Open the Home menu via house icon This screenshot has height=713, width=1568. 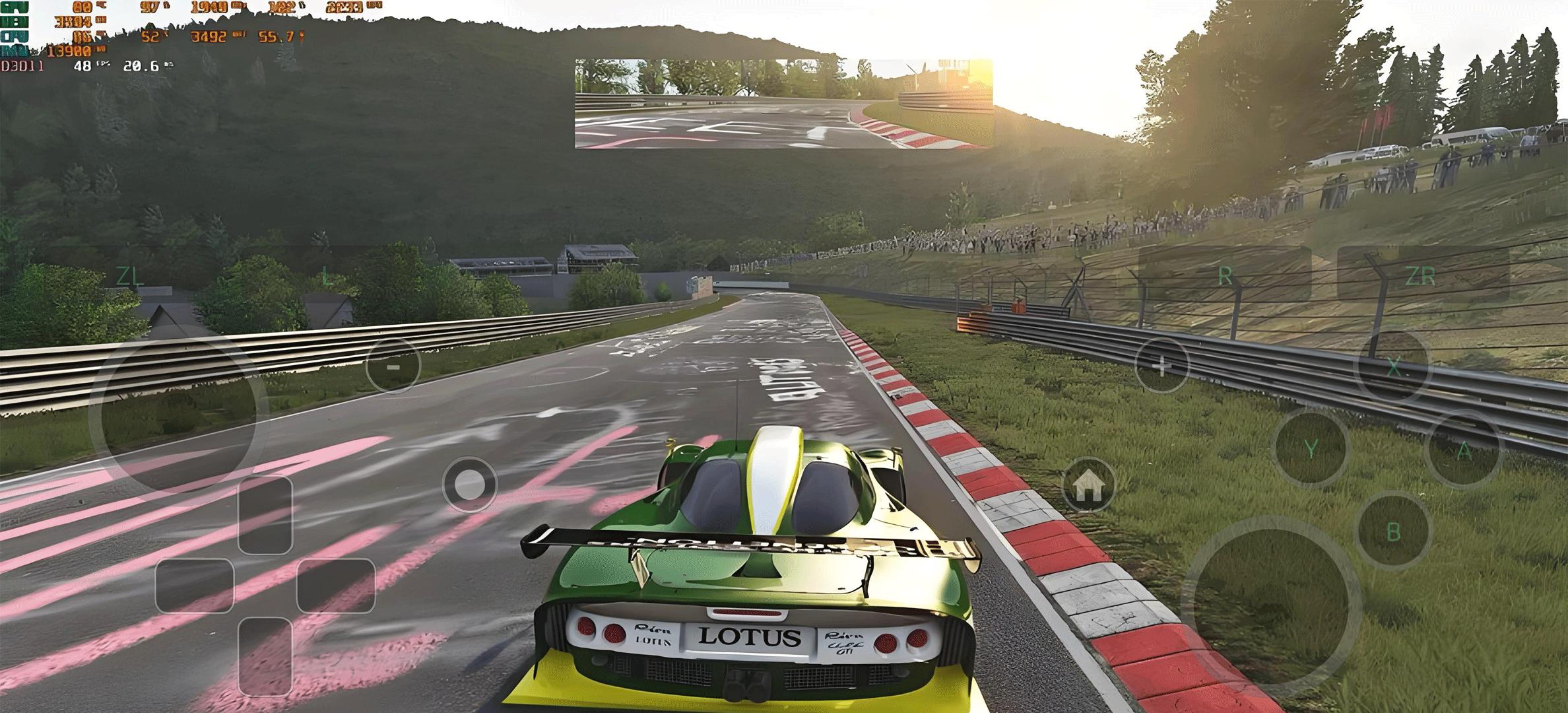1089,486
